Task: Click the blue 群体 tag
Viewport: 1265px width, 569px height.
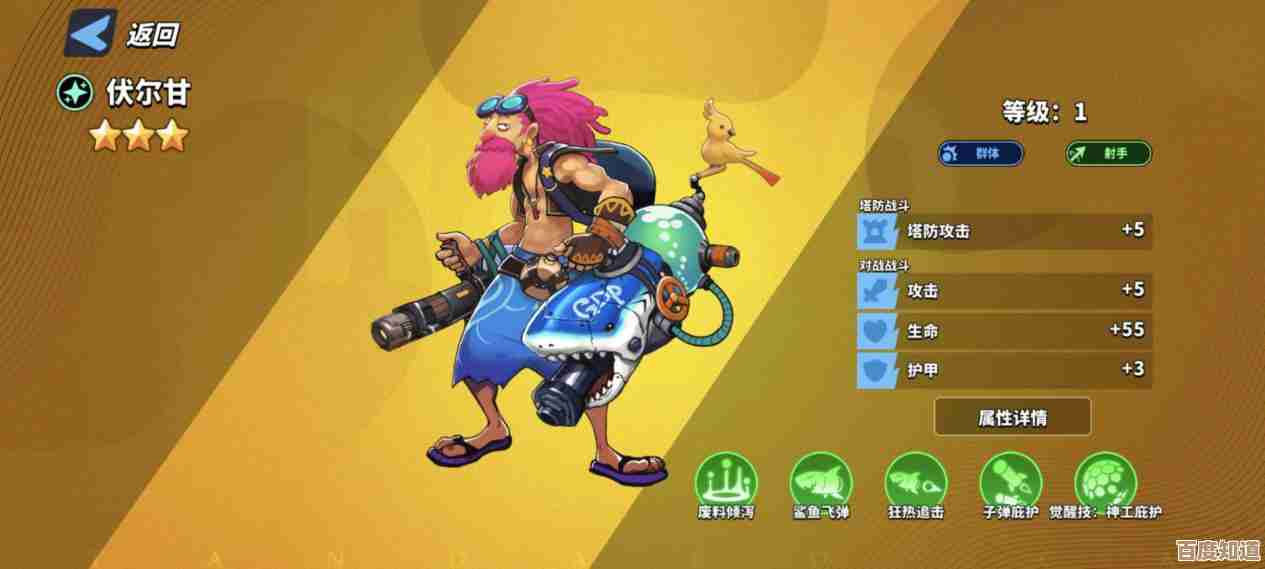Action: tap(981, 153)
